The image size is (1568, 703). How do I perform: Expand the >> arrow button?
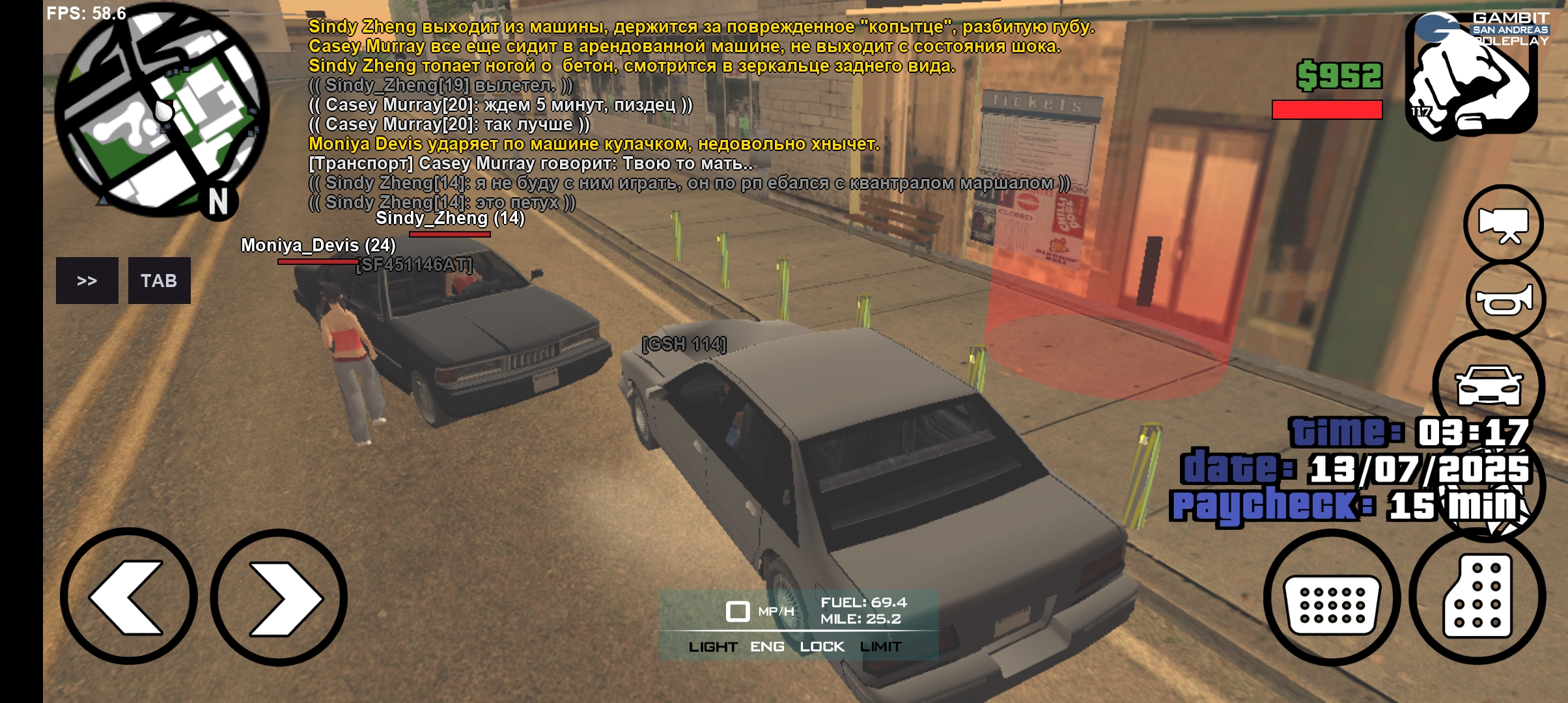tap(87, 281)
